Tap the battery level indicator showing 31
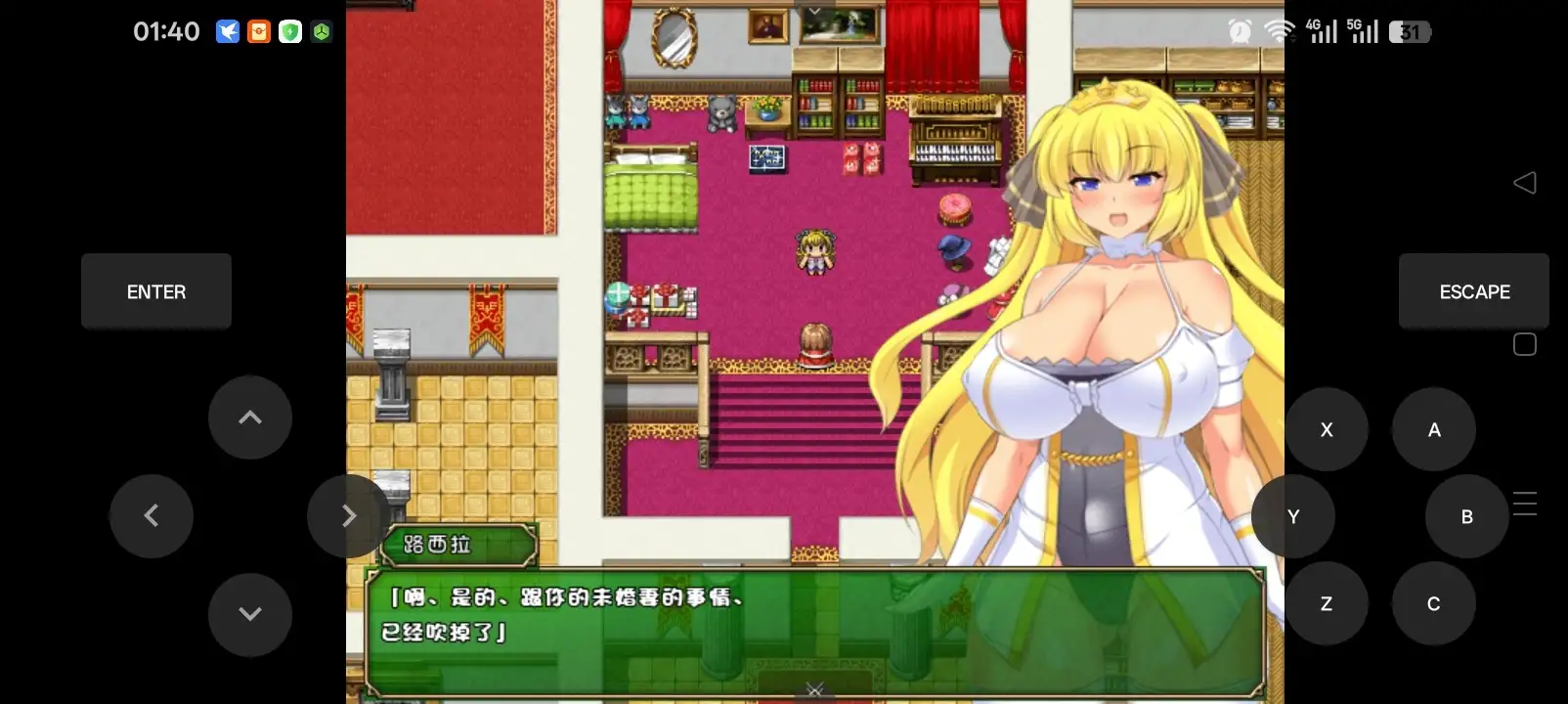 coord(1409,31)
